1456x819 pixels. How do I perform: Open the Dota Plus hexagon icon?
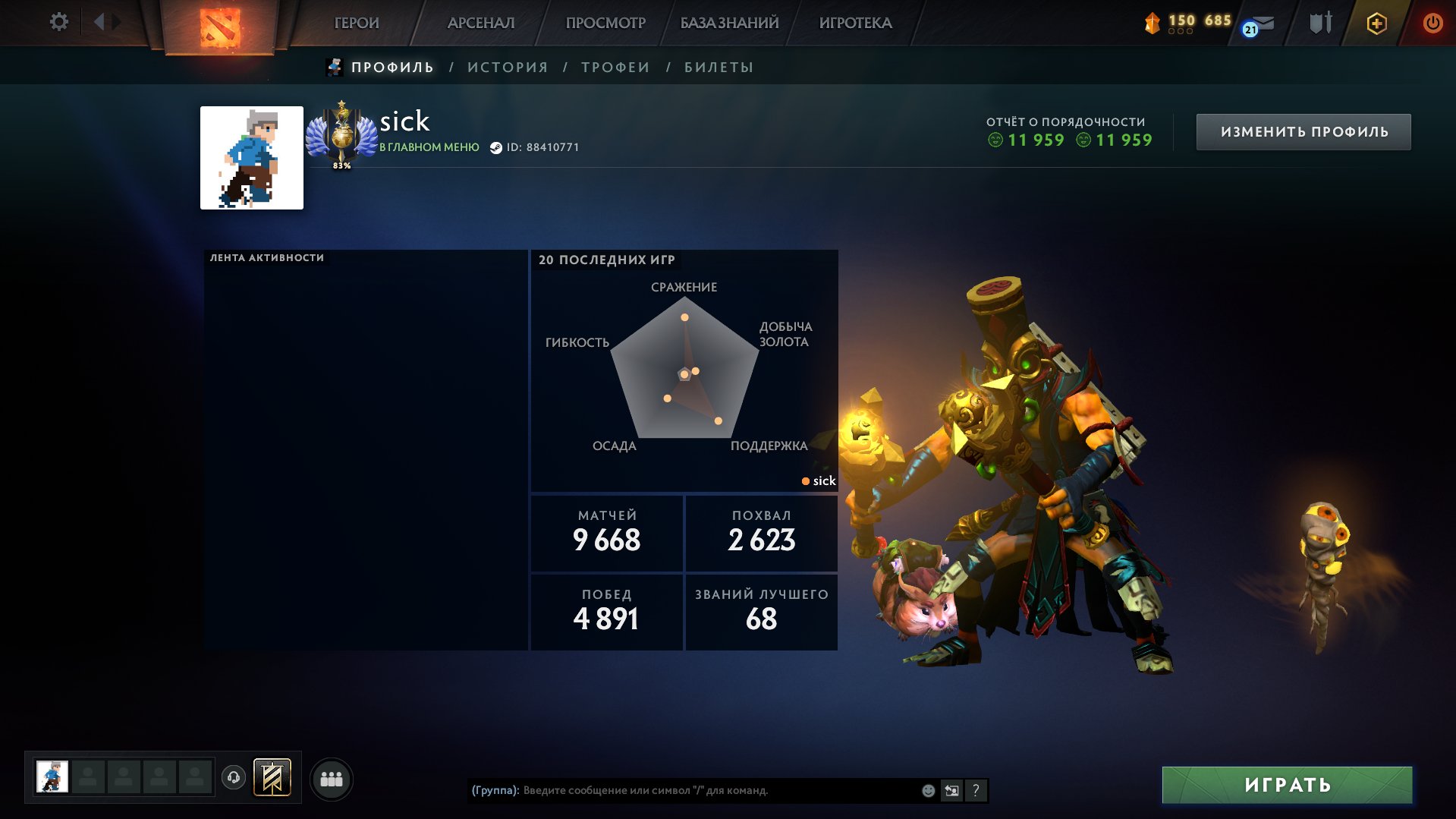pos(1378,23)
